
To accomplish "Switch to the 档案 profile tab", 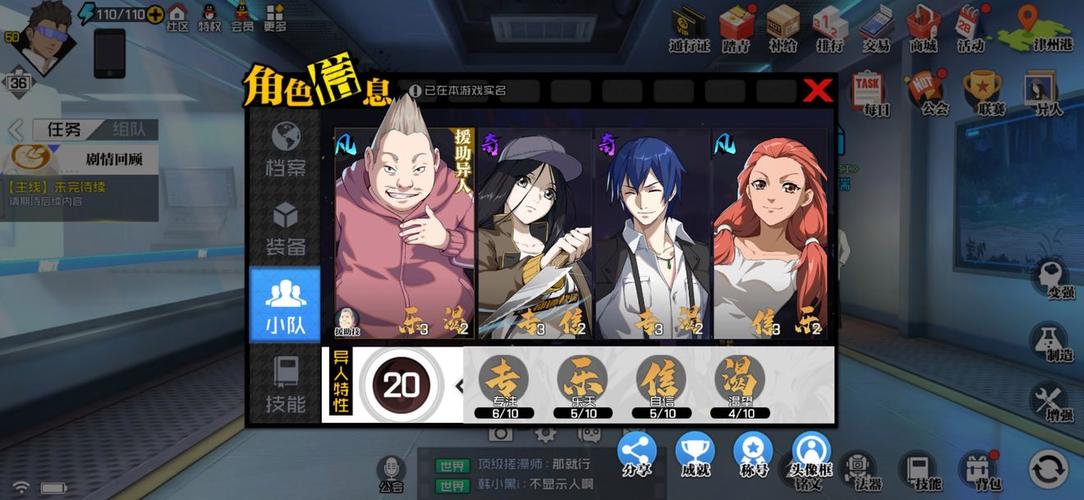I will coord(286,148).
